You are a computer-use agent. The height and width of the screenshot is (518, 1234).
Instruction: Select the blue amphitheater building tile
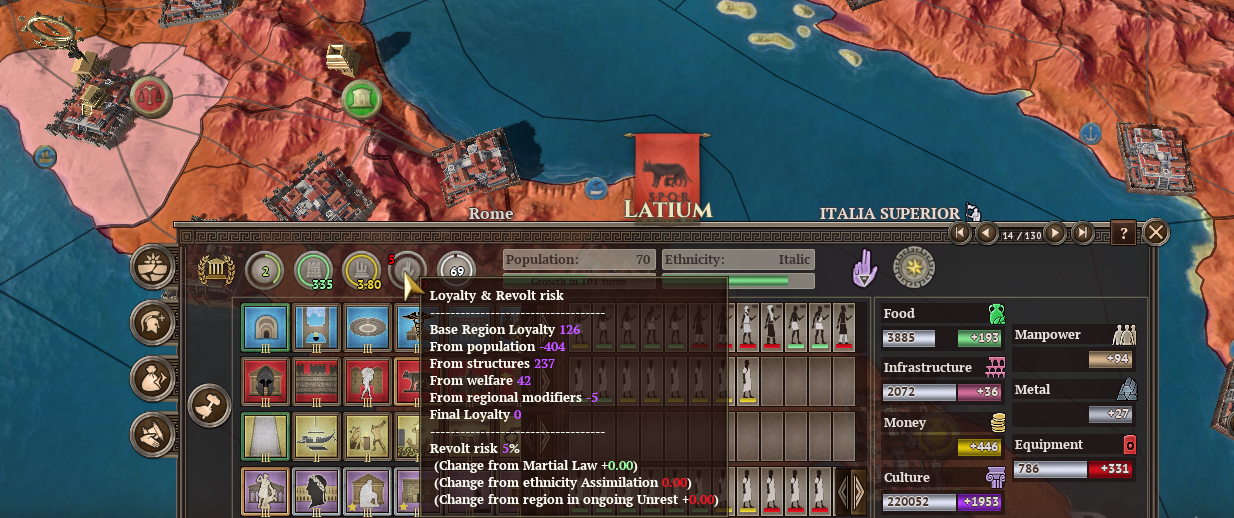click(x=365, y=328)
